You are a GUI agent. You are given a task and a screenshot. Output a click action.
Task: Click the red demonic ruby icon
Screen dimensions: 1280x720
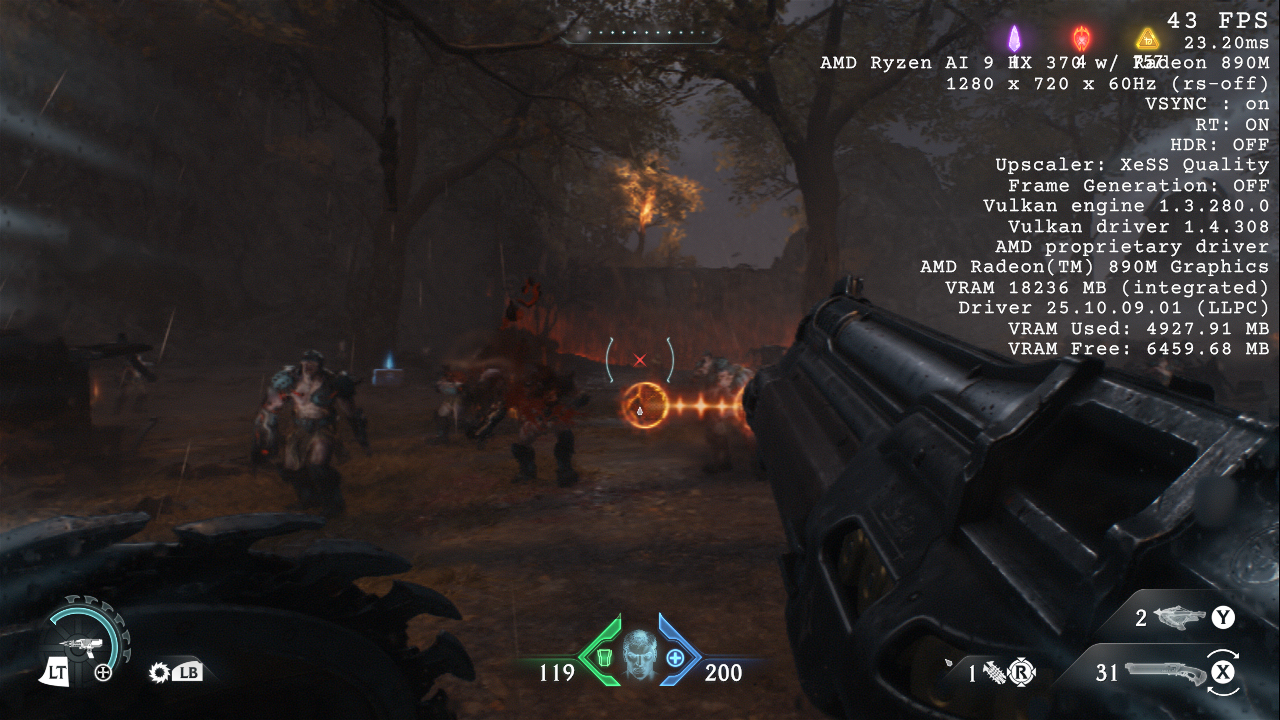(x=1081, y=39)
